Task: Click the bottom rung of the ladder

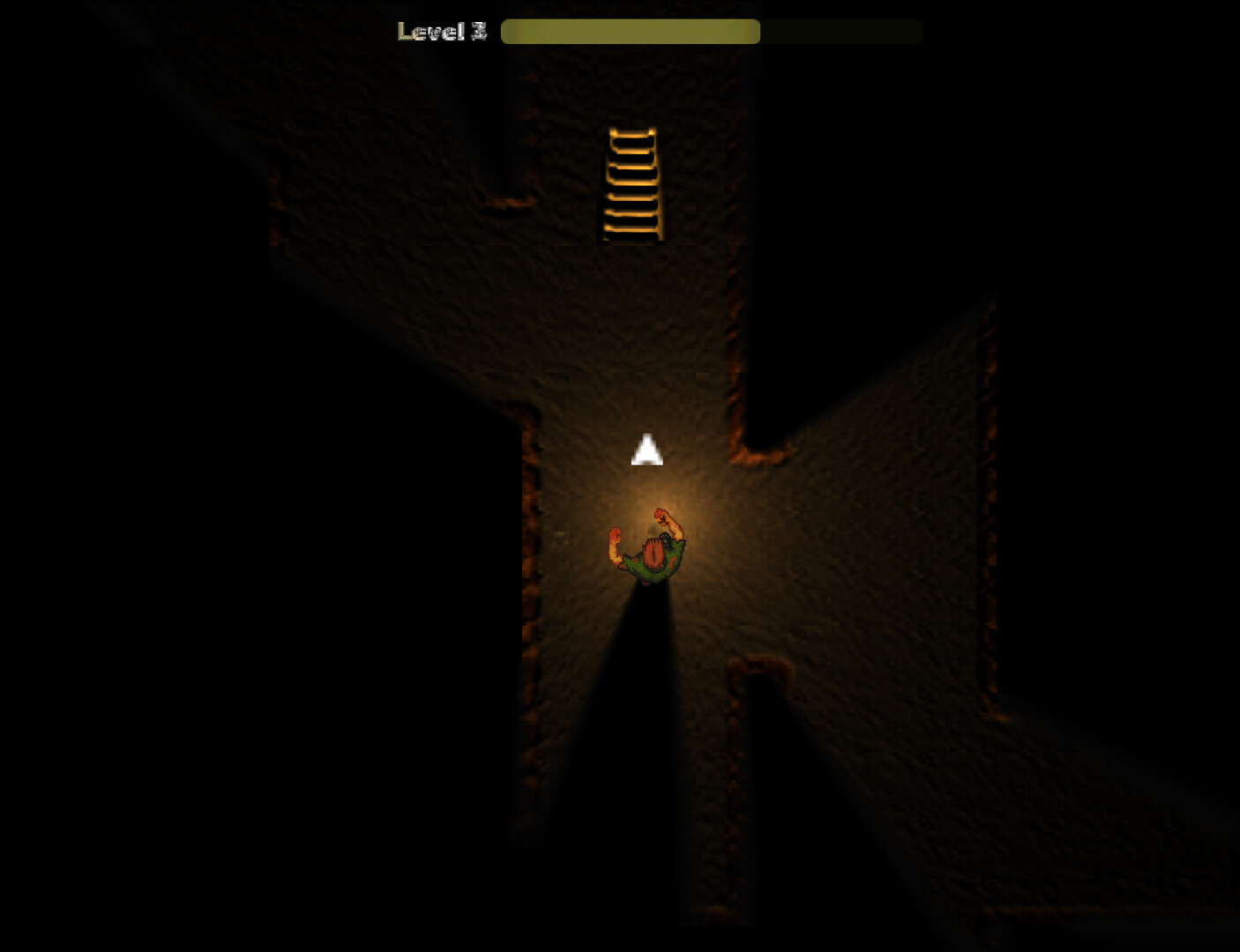Action: (630, 231)
